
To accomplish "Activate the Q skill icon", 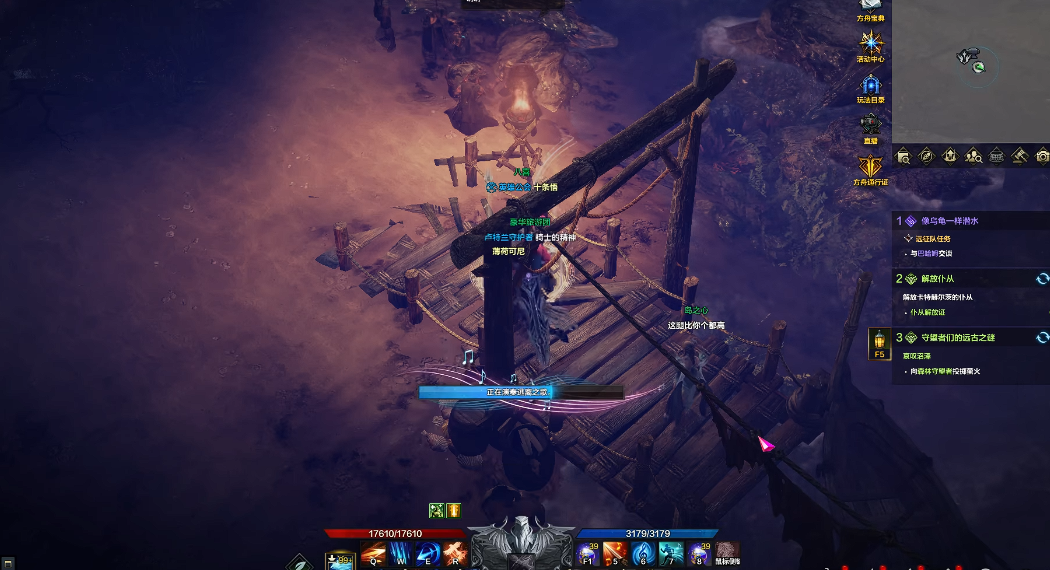I will [373, 554].
